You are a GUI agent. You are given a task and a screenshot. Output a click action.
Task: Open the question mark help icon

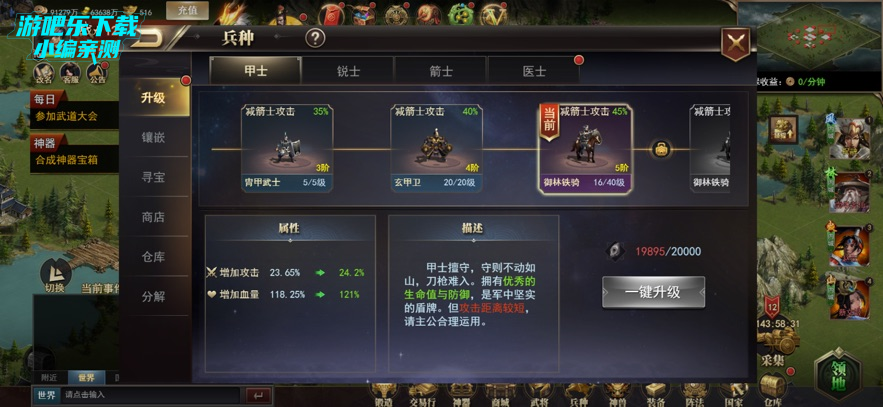315,39
